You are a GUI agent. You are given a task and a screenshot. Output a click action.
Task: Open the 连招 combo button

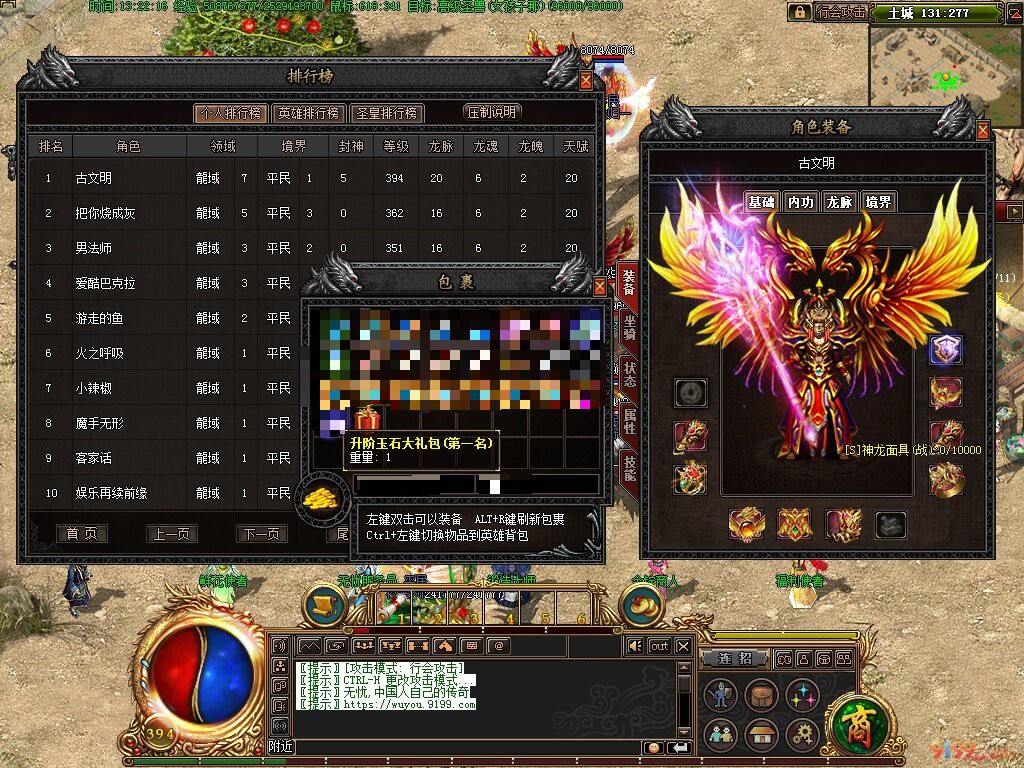(x=736, y=658)
